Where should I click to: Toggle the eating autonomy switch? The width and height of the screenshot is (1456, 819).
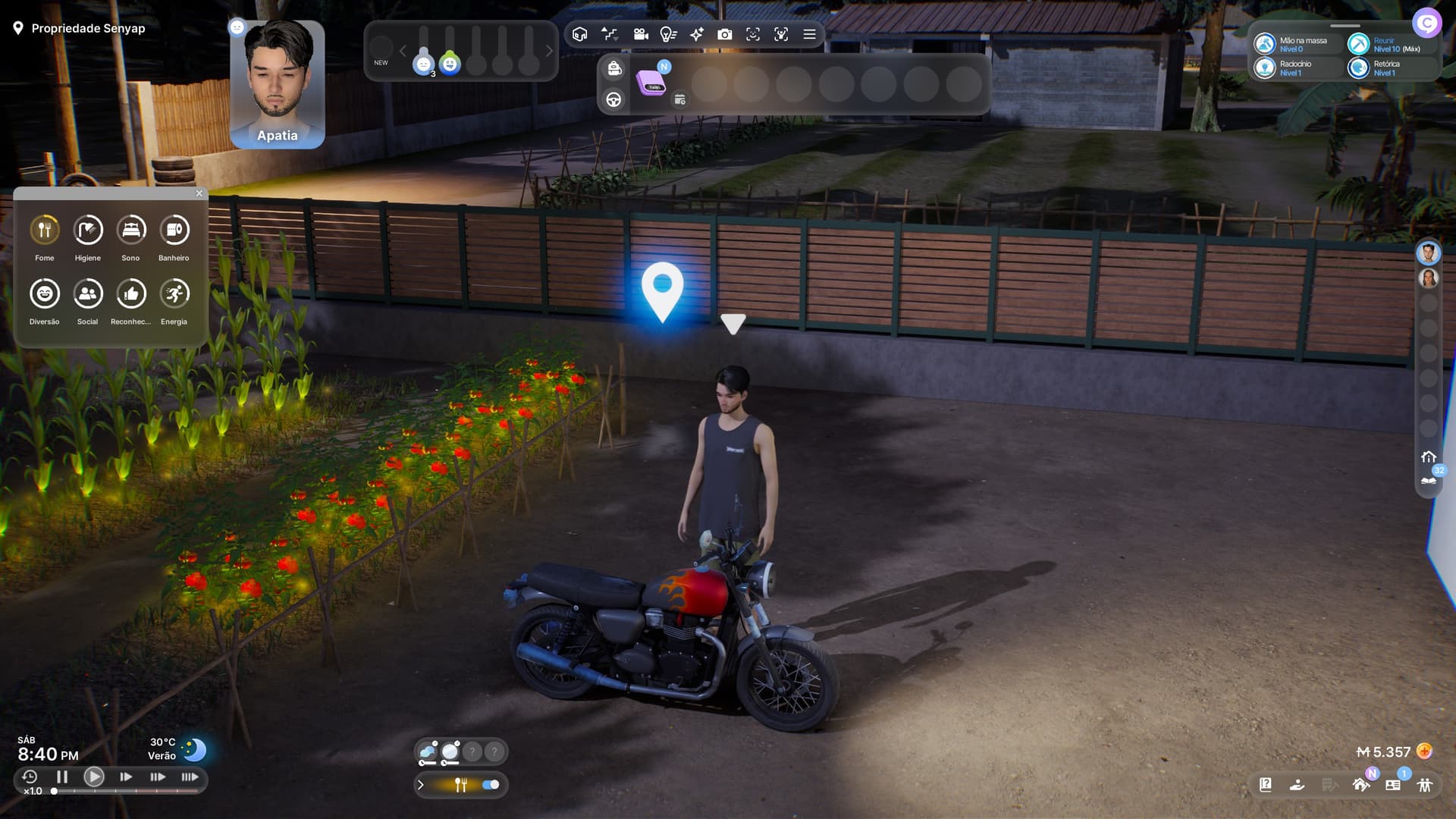click(x=491, y=785)
